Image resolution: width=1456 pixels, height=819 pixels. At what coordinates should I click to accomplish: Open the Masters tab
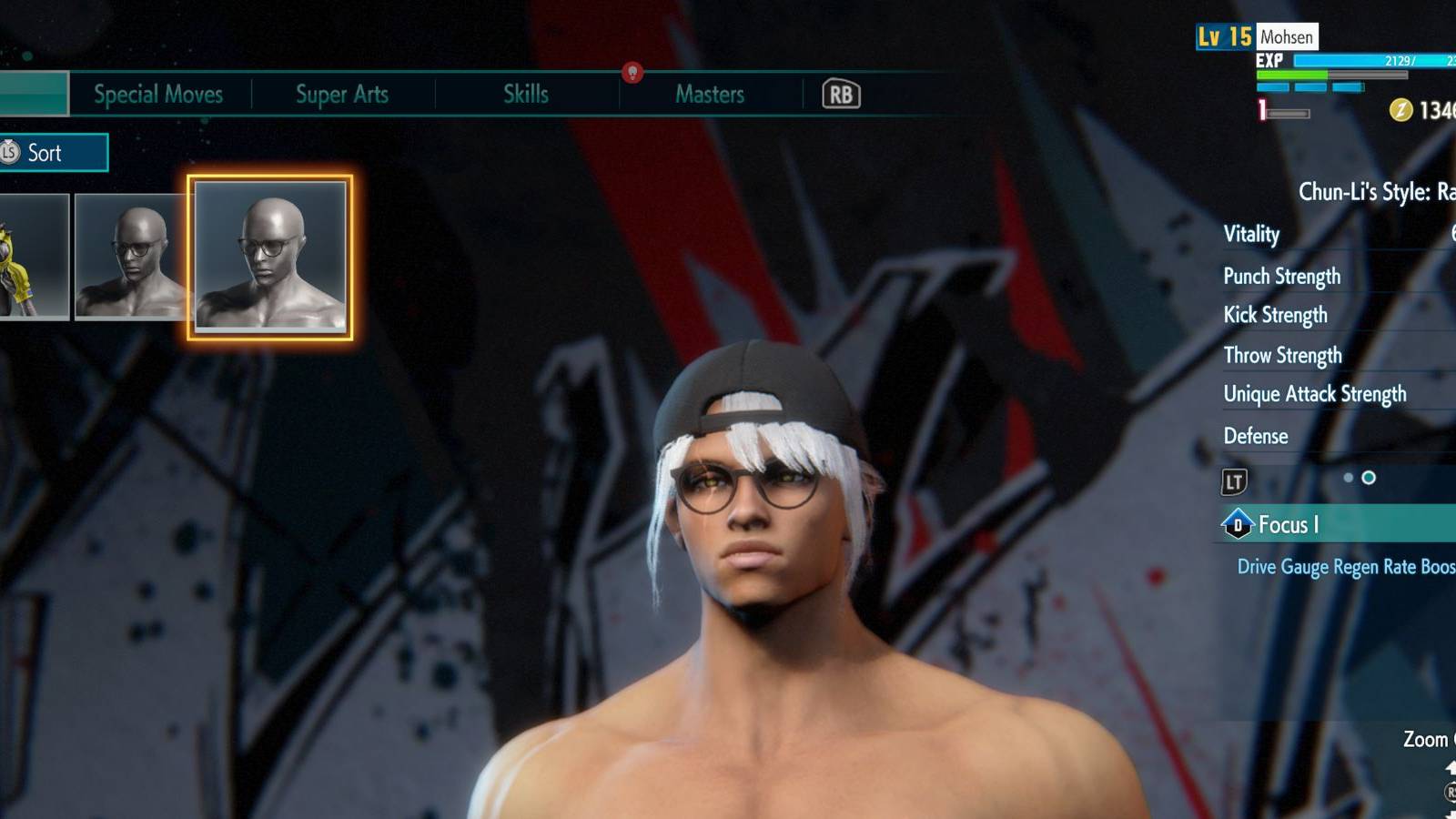710,94
